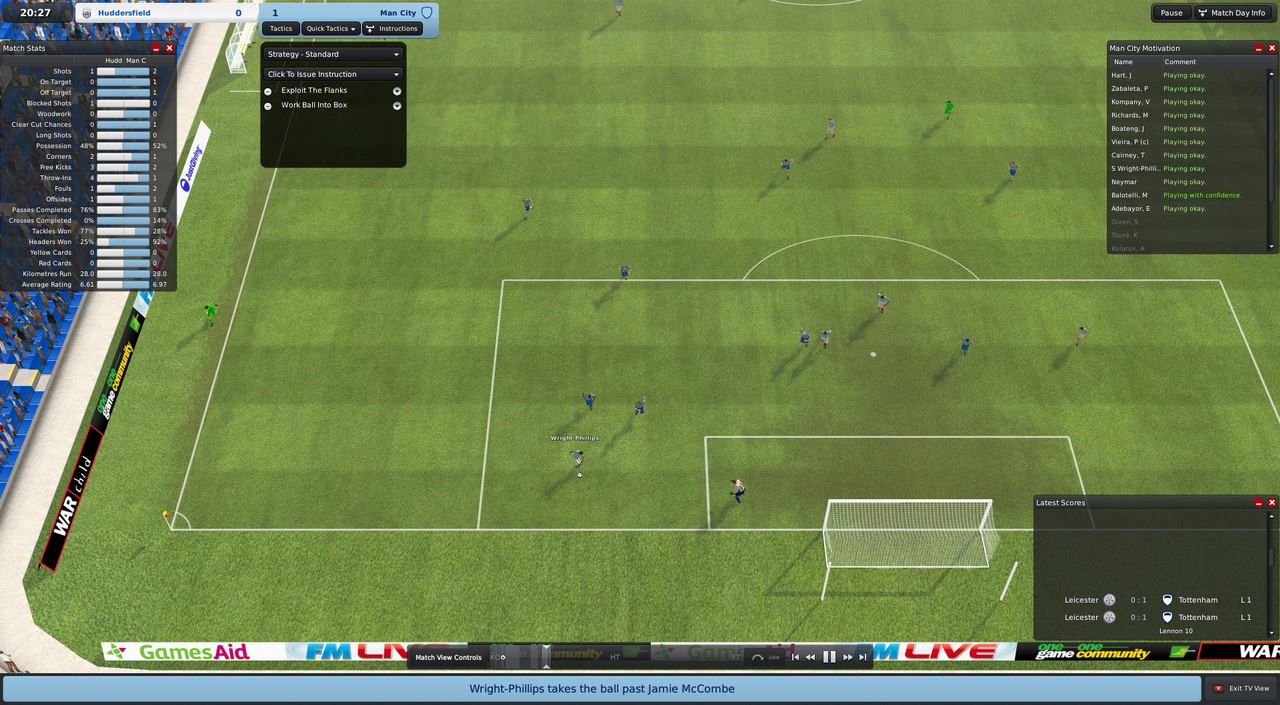Click the top-right Pause button
The height and width of the screenshot is (705, 1280).
pyautogui.click(x=1171, y=13)
